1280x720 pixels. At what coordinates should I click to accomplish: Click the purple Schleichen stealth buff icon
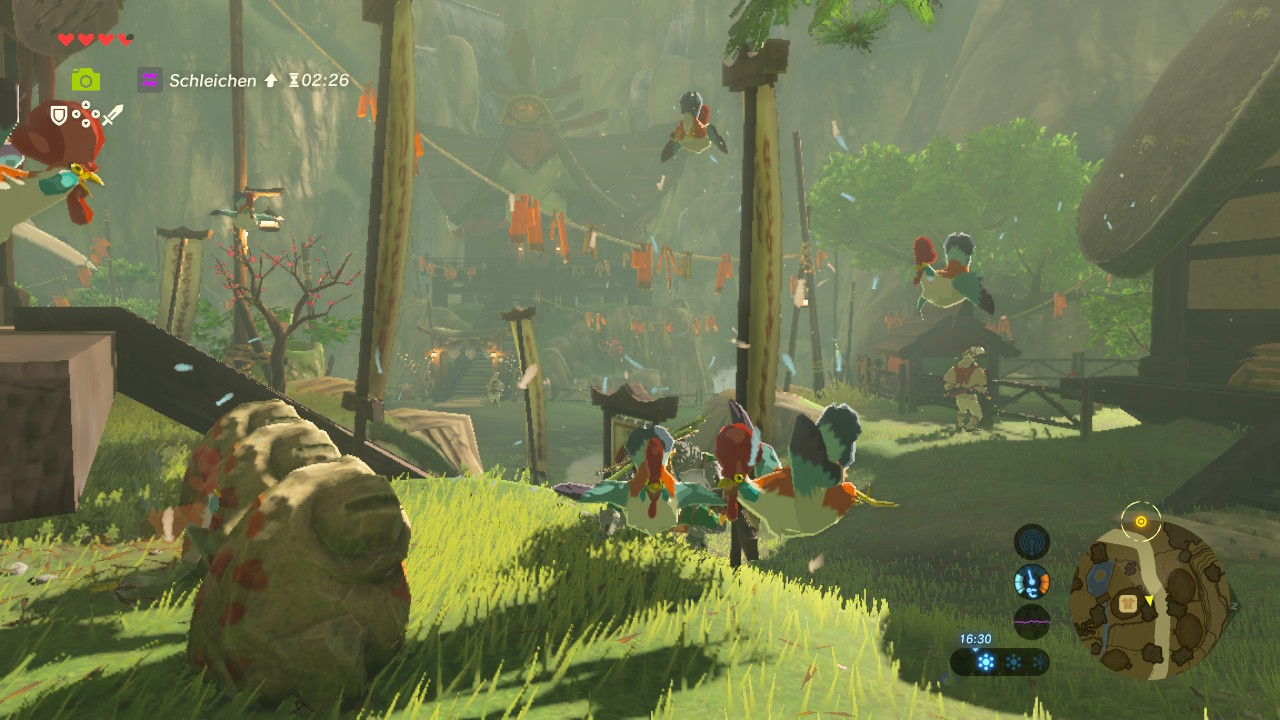[x=150, y=80]
